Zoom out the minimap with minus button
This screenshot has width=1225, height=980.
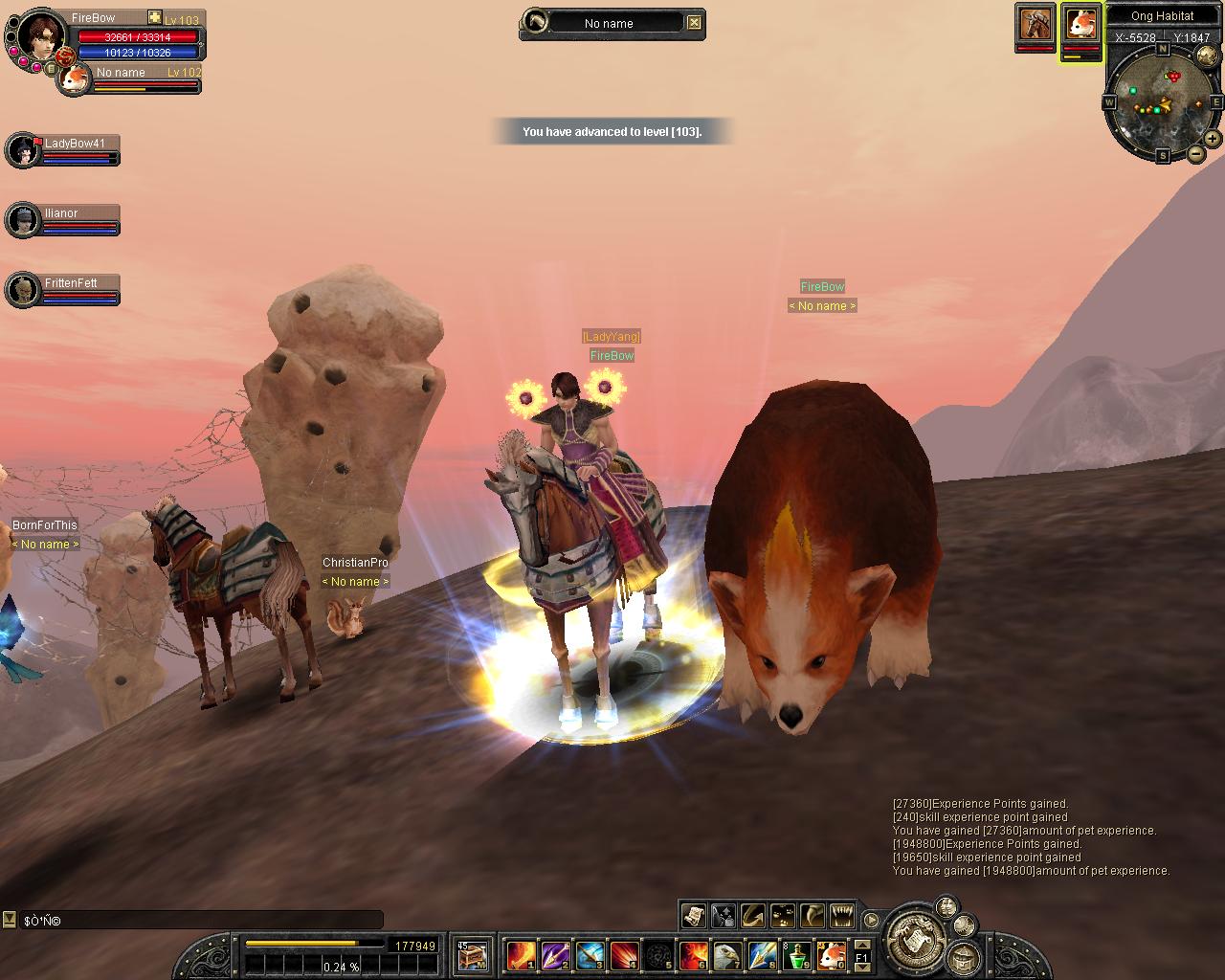tap(1196, 154)
